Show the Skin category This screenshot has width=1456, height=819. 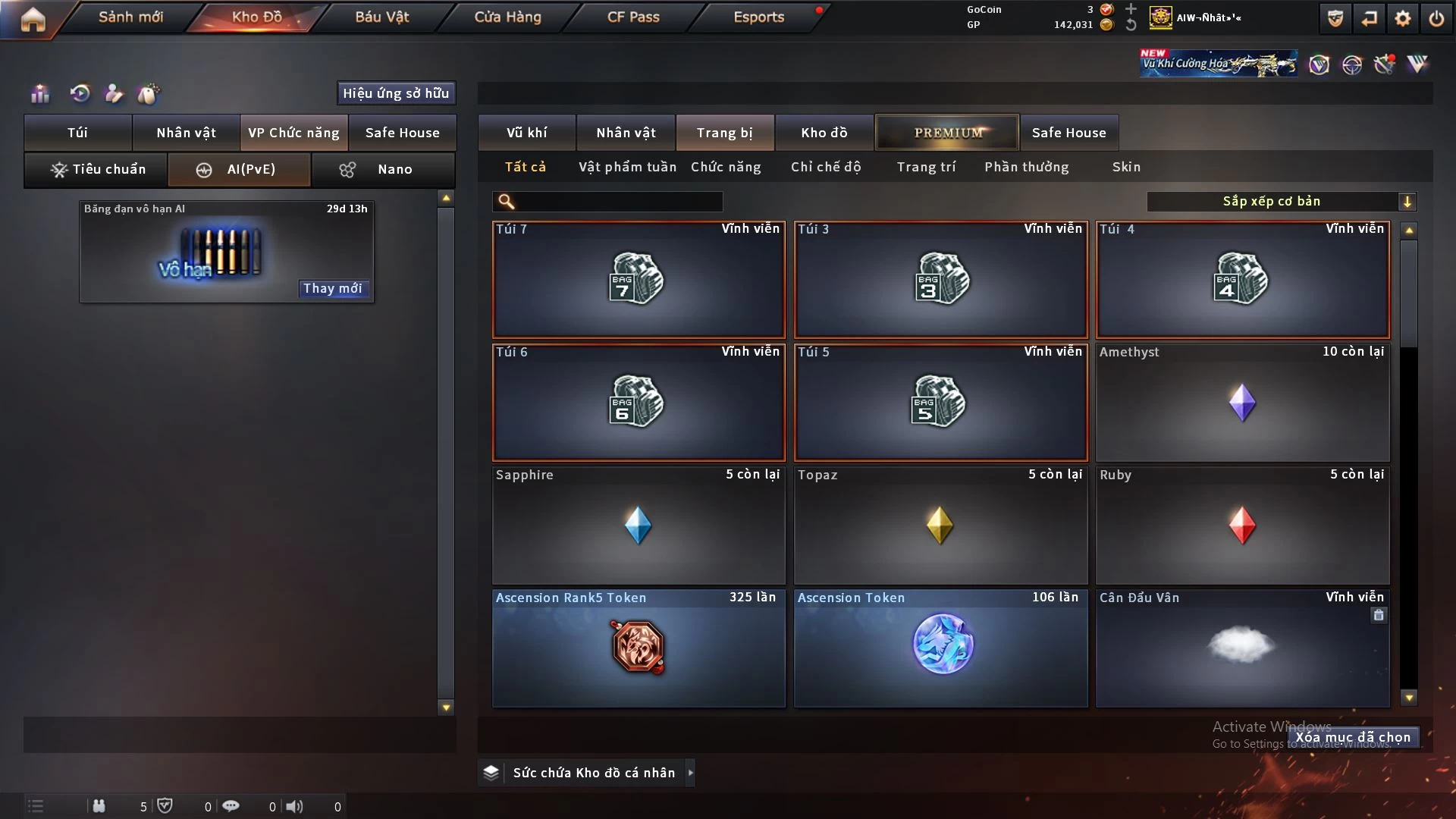pyautogui.click(x=1126, y=167)
